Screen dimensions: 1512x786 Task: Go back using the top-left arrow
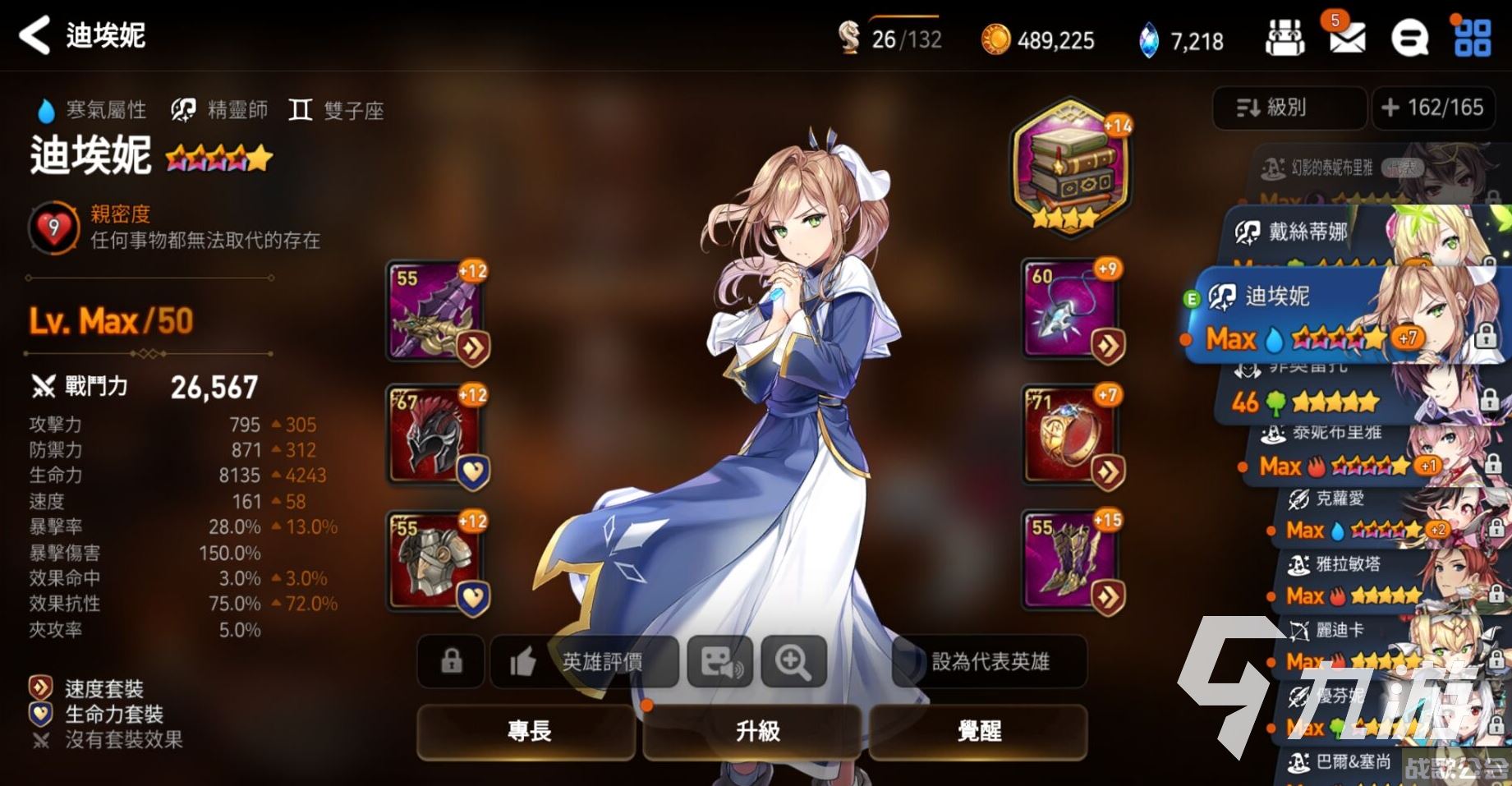34,35
